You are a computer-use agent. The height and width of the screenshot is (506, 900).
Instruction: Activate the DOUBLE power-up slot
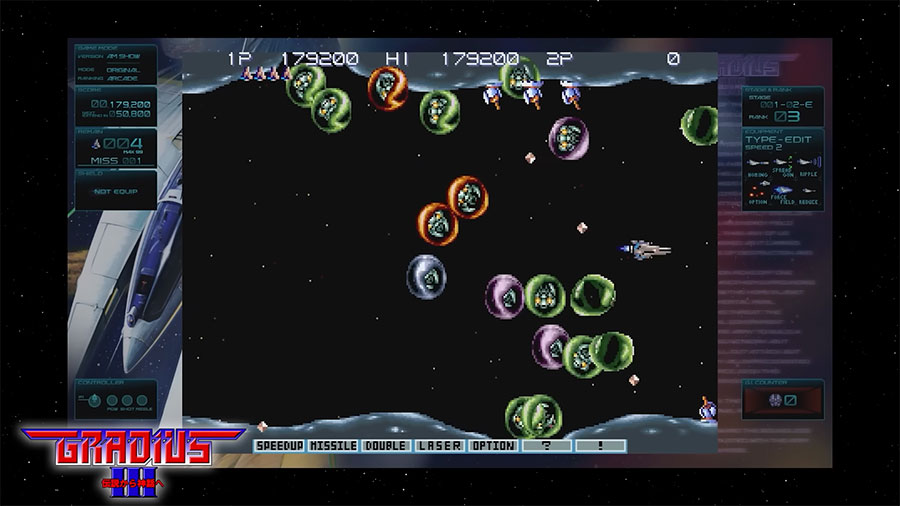385,445
